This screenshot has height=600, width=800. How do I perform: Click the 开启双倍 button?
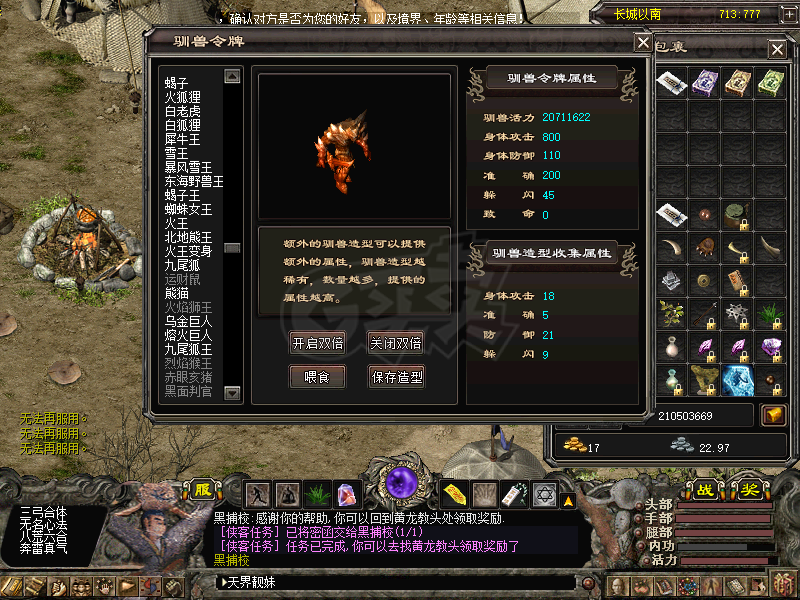click(x=317, y=343)
